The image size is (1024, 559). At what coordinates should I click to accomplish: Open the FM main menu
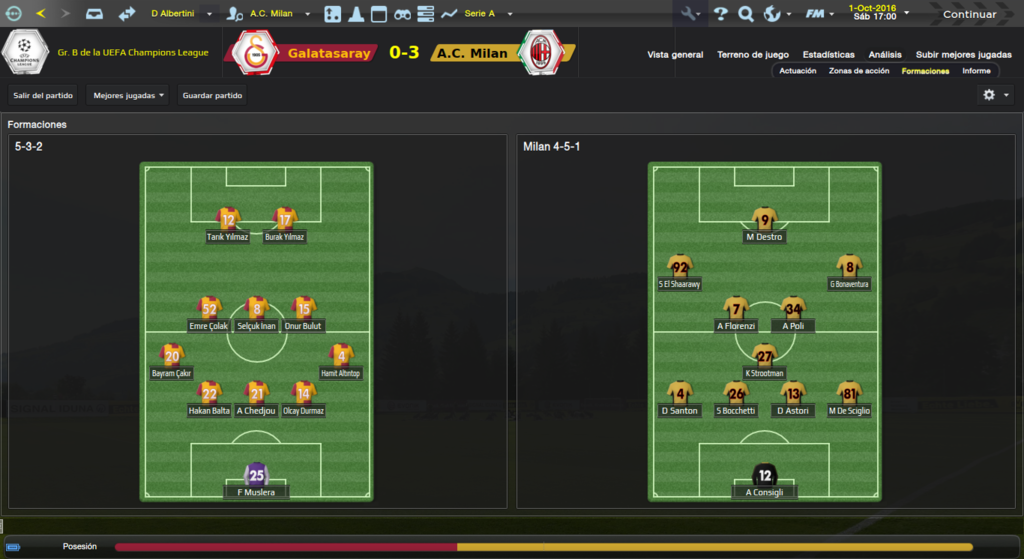click(820, 14)
